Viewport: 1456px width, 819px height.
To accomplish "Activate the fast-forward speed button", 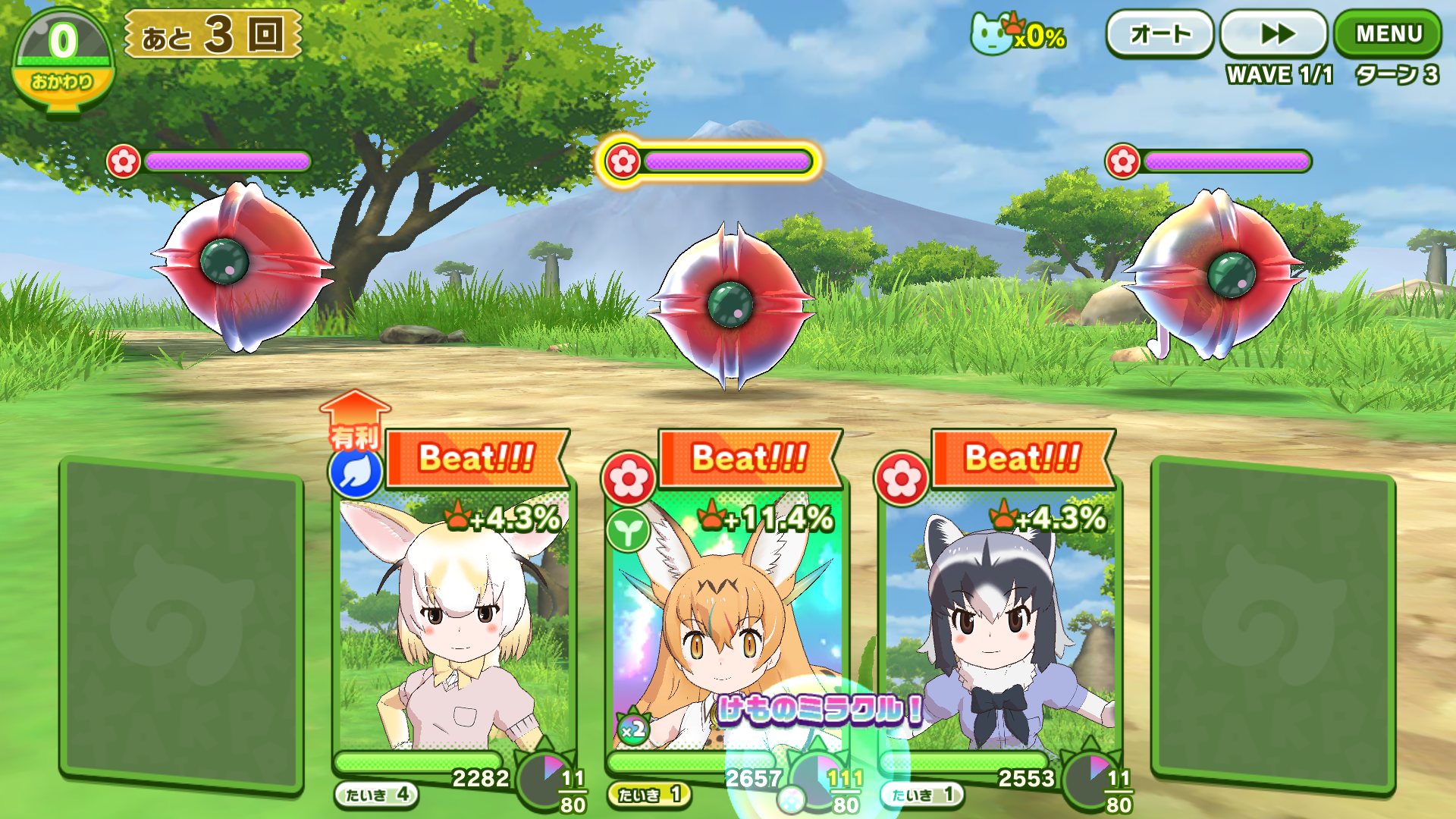I will point(1275,34).
